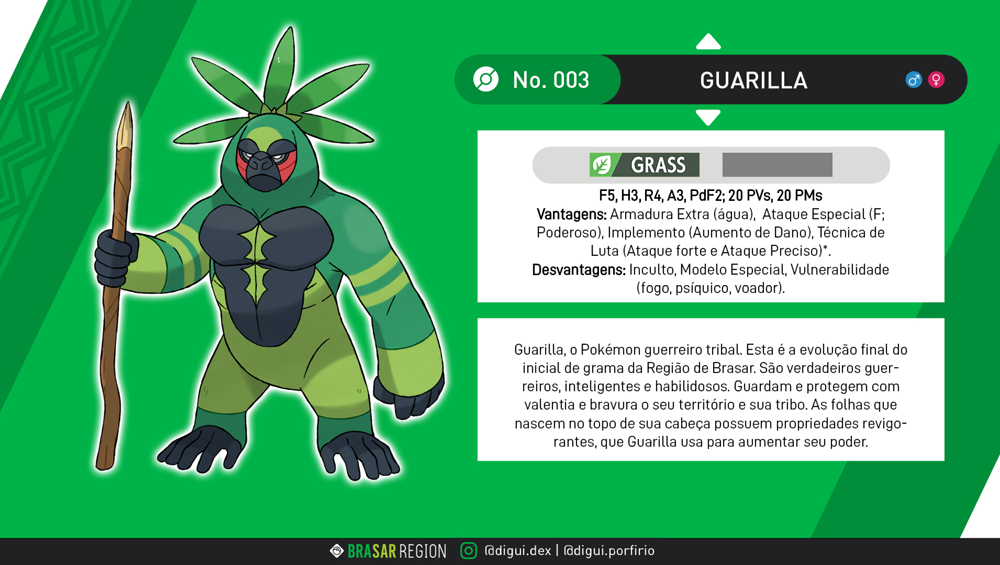
Task: Click the Brasar Region logo
Action: [388, 551]
